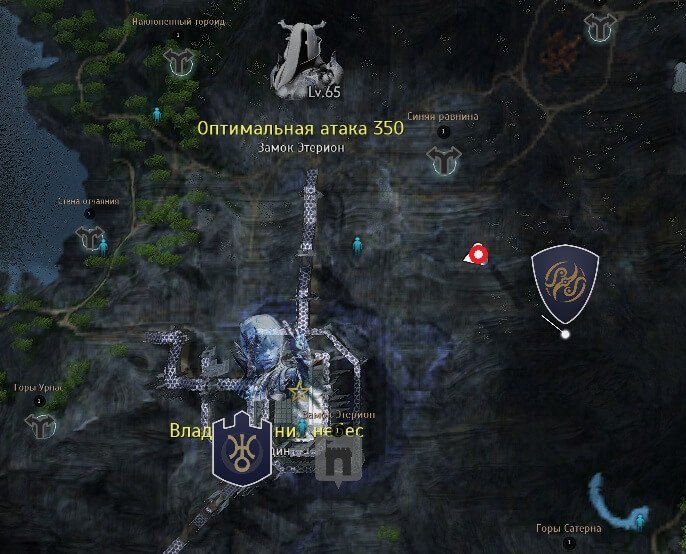Choose the Горы Урпак node icon
This screenshot has width=686, height=554.
(x=40, y=425)
